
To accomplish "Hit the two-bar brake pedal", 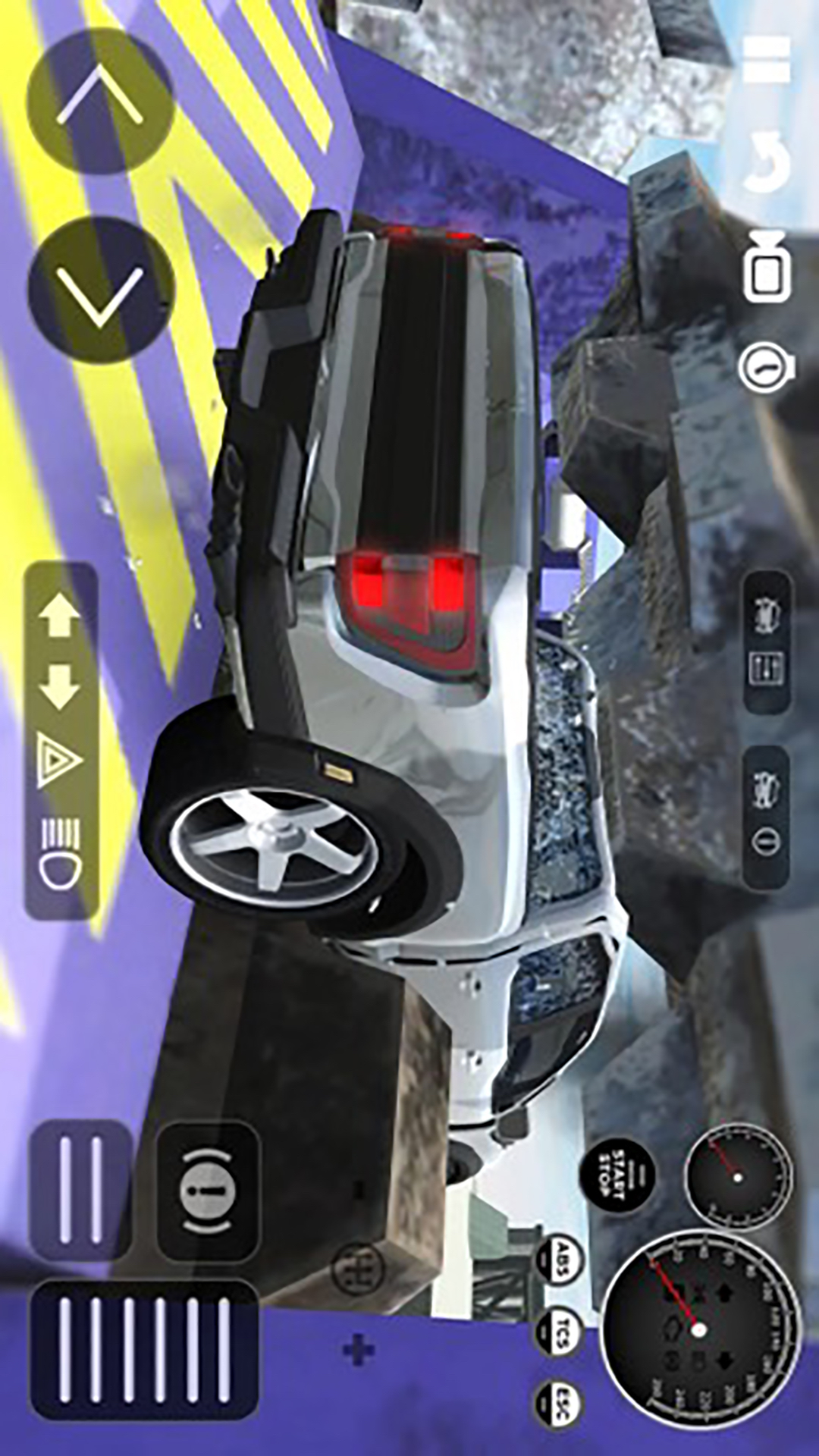I will click(81, 1190).
